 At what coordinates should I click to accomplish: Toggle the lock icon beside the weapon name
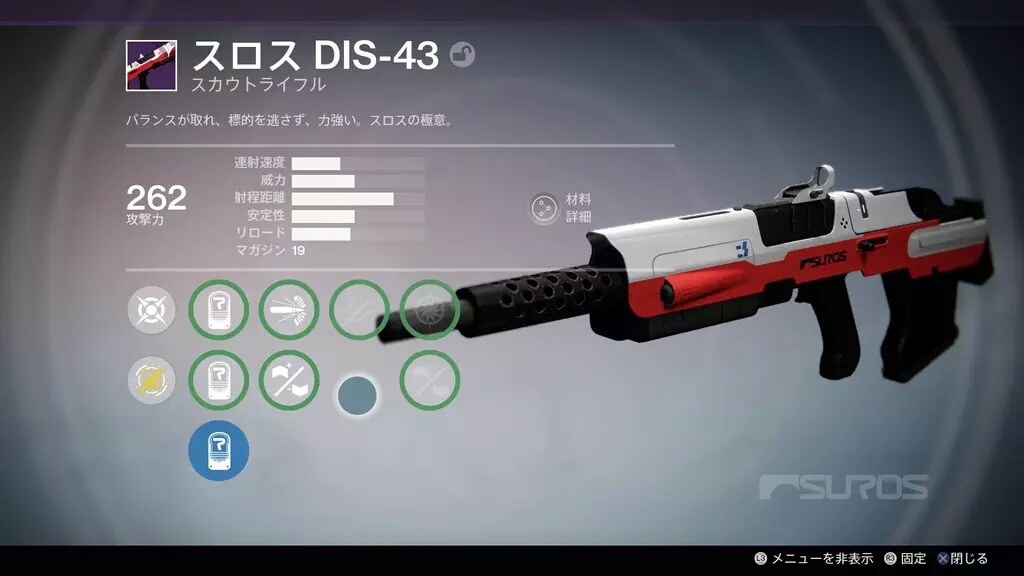click(x=462, y=55)
